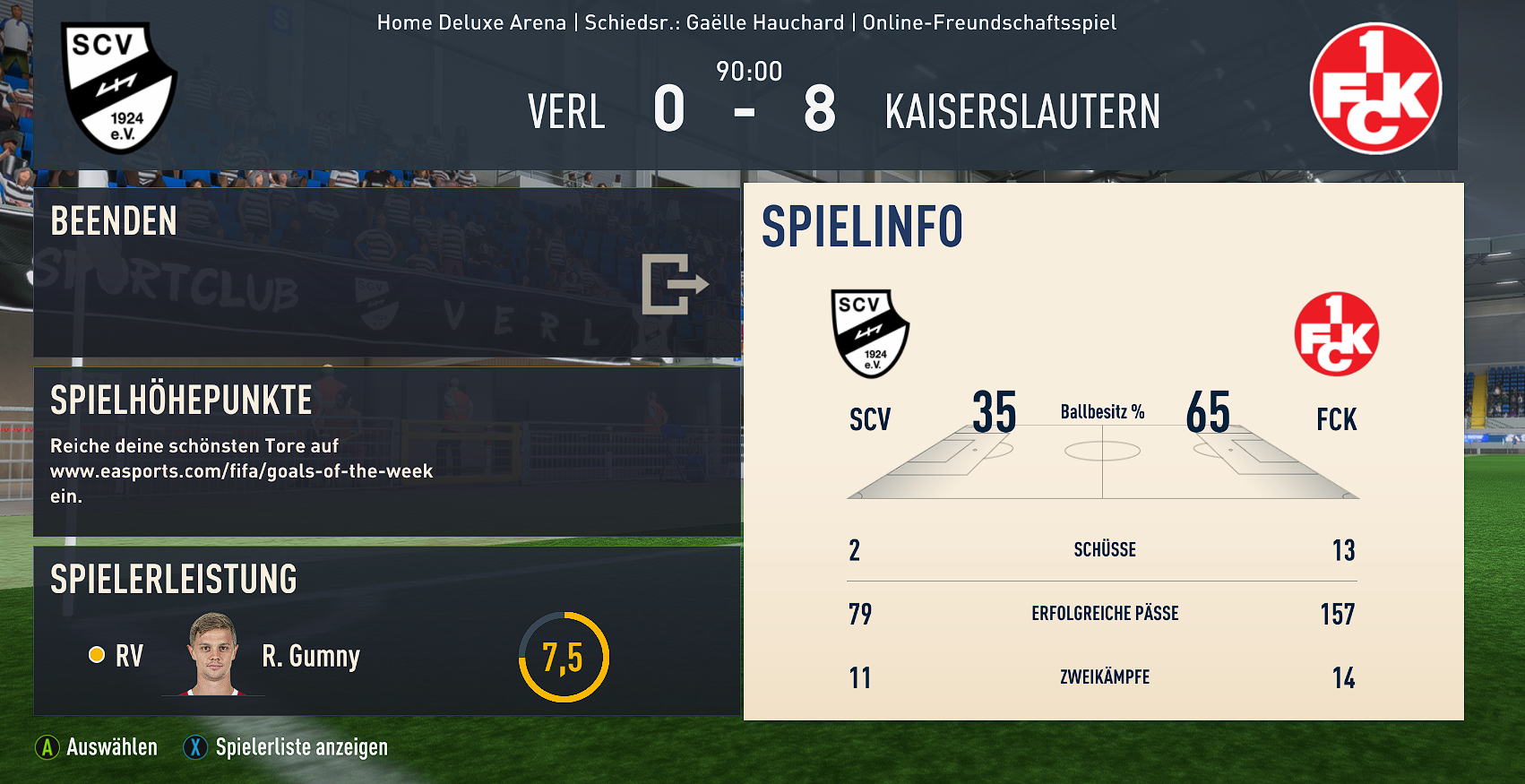Viewport: 1525px width, 784px height.
Task: Open the Spielerleistung panel
Action: point(387,631)
